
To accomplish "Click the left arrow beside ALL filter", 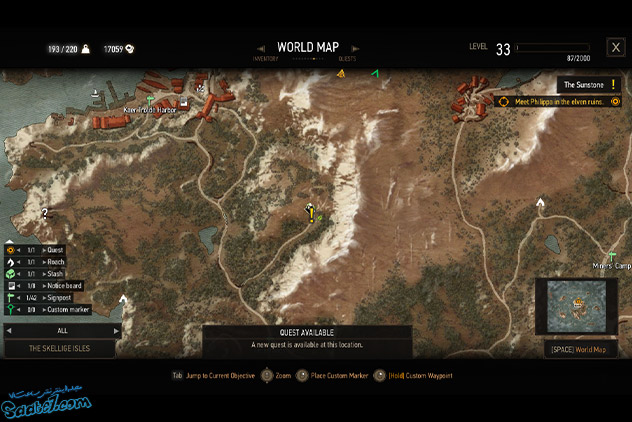I will (9, 330).
